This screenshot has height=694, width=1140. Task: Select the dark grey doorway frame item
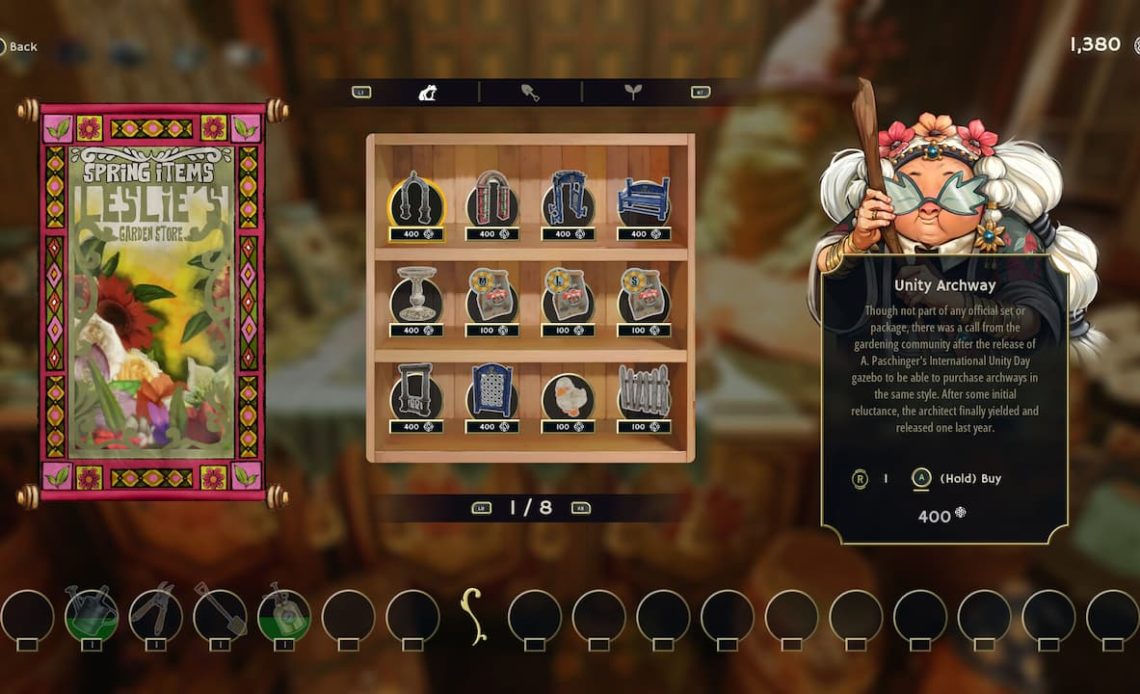point(416,393)
